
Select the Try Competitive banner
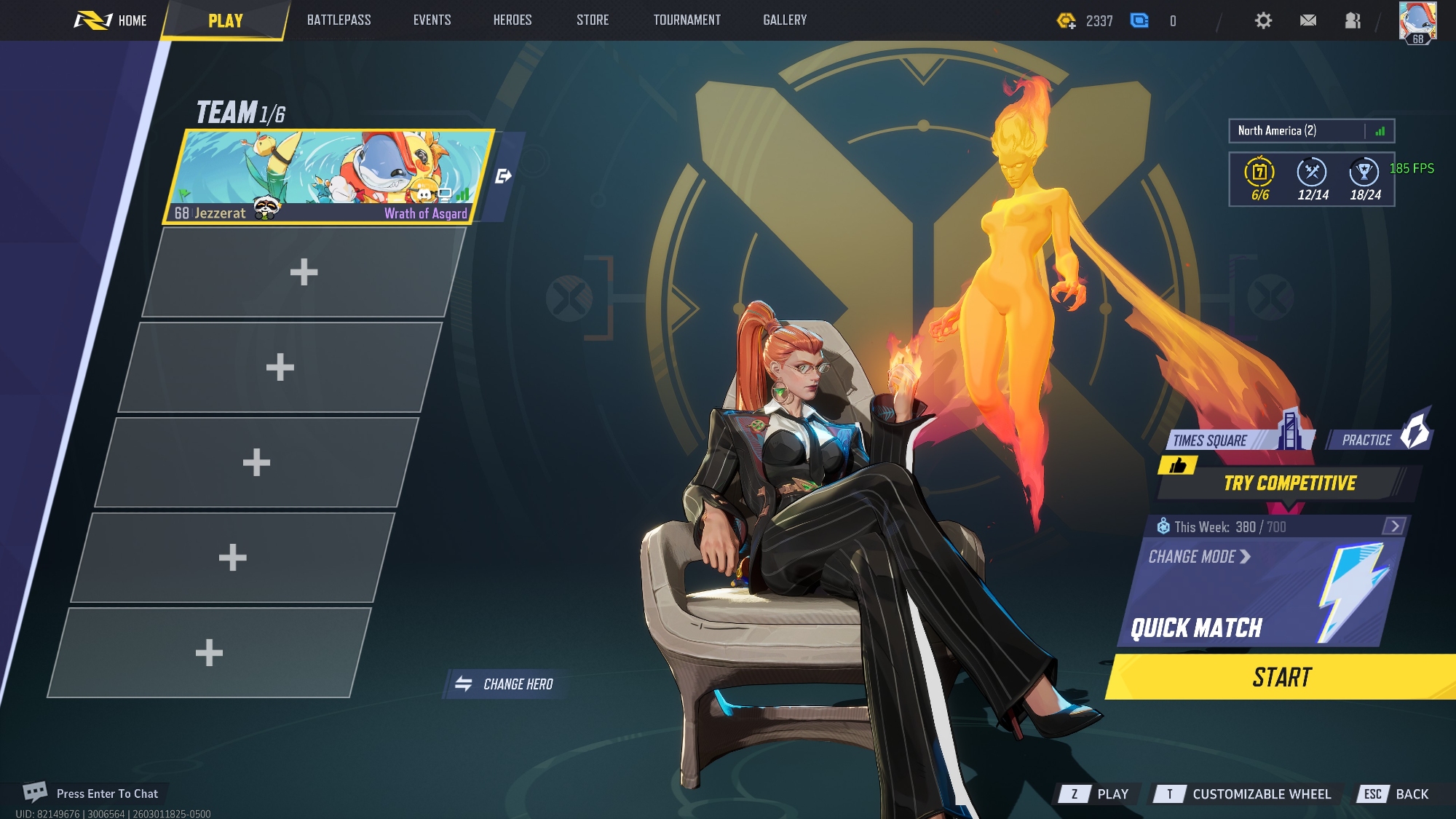(x=1289, y=483)
